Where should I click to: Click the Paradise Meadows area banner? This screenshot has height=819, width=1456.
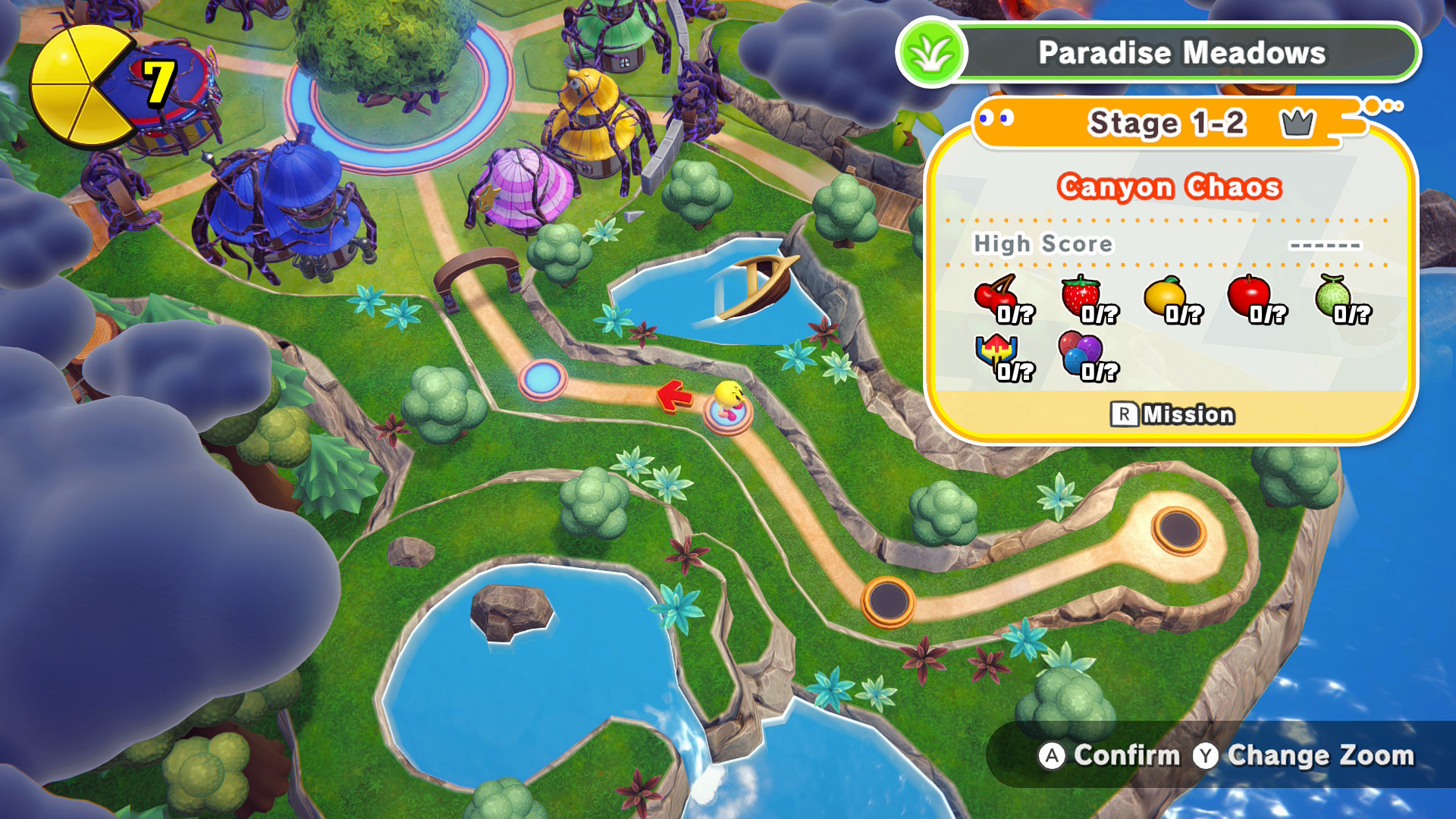(x=1180, y=53)
